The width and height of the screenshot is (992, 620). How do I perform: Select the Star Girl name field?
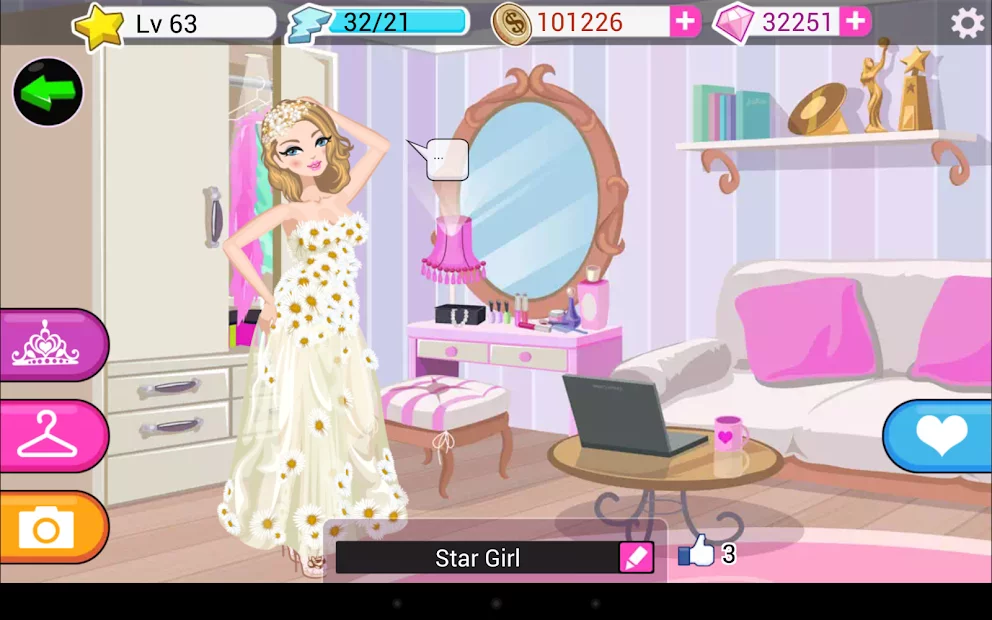[477, 558]
